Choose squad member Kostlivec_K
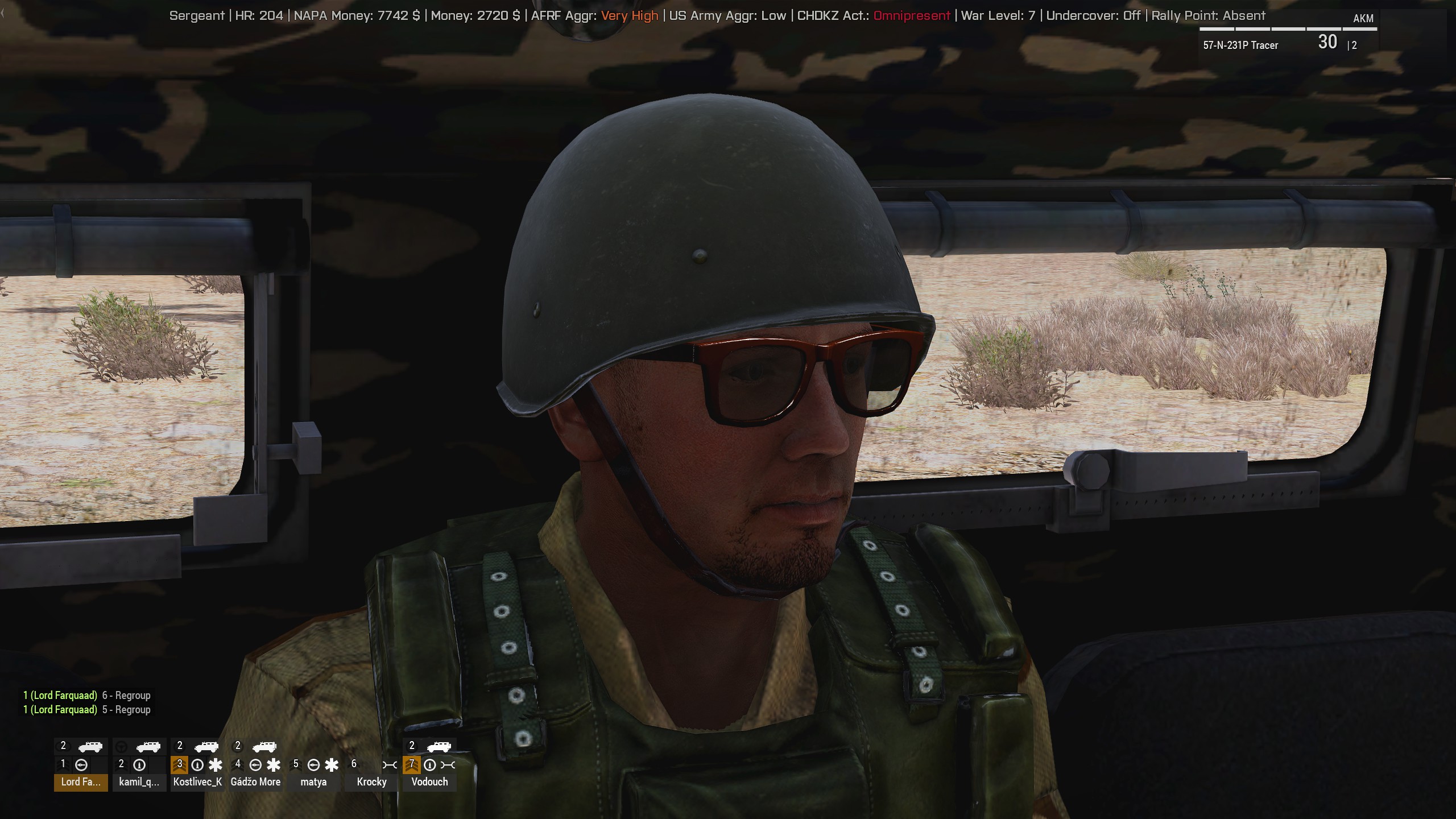Screen dimensions: 1456x819 point(197,781)
